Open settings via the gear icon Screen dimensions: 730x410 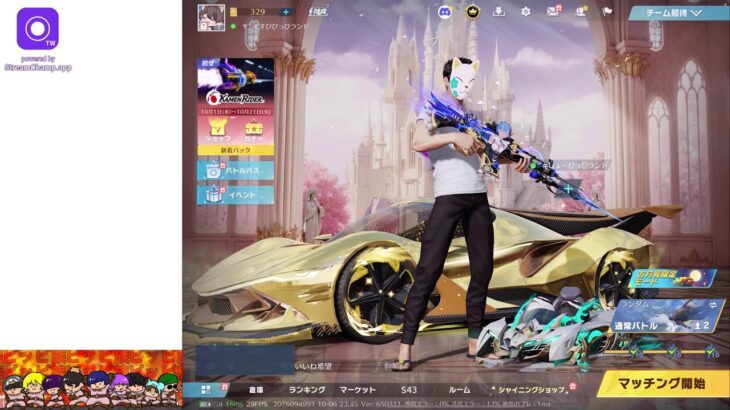[x=526, y=12]
